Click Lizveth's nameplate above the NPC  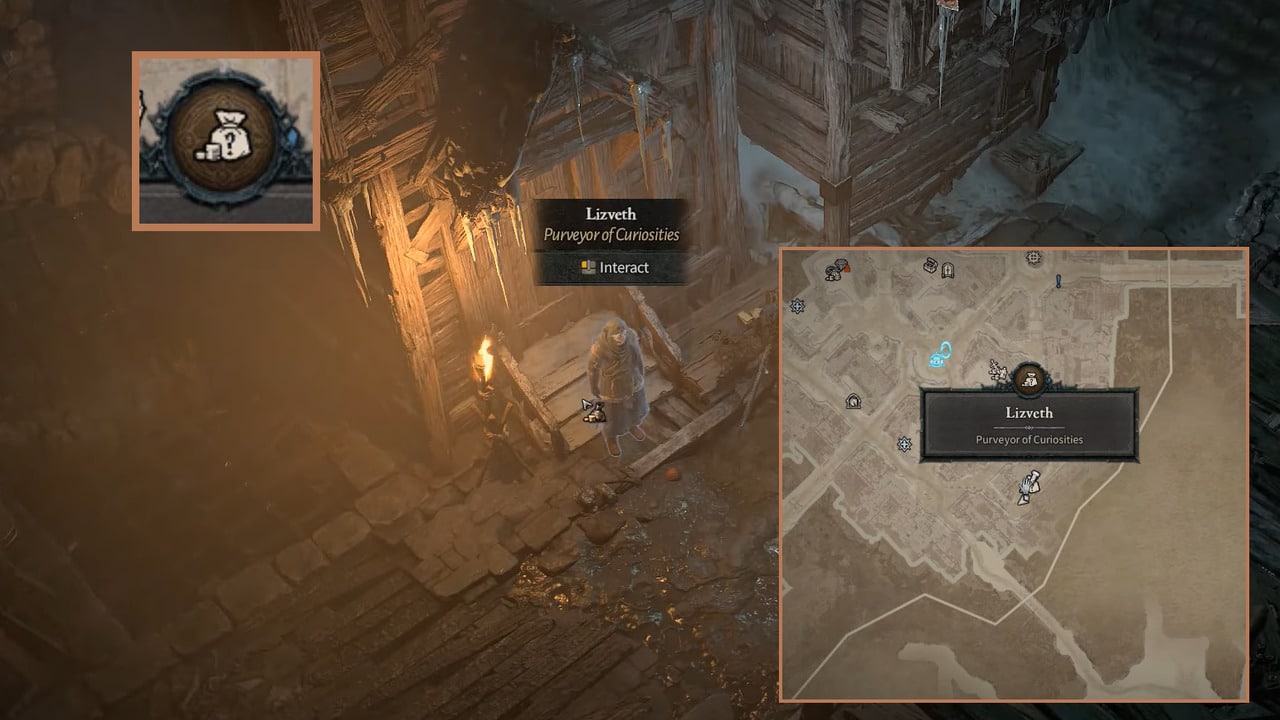tap(610, 214)
